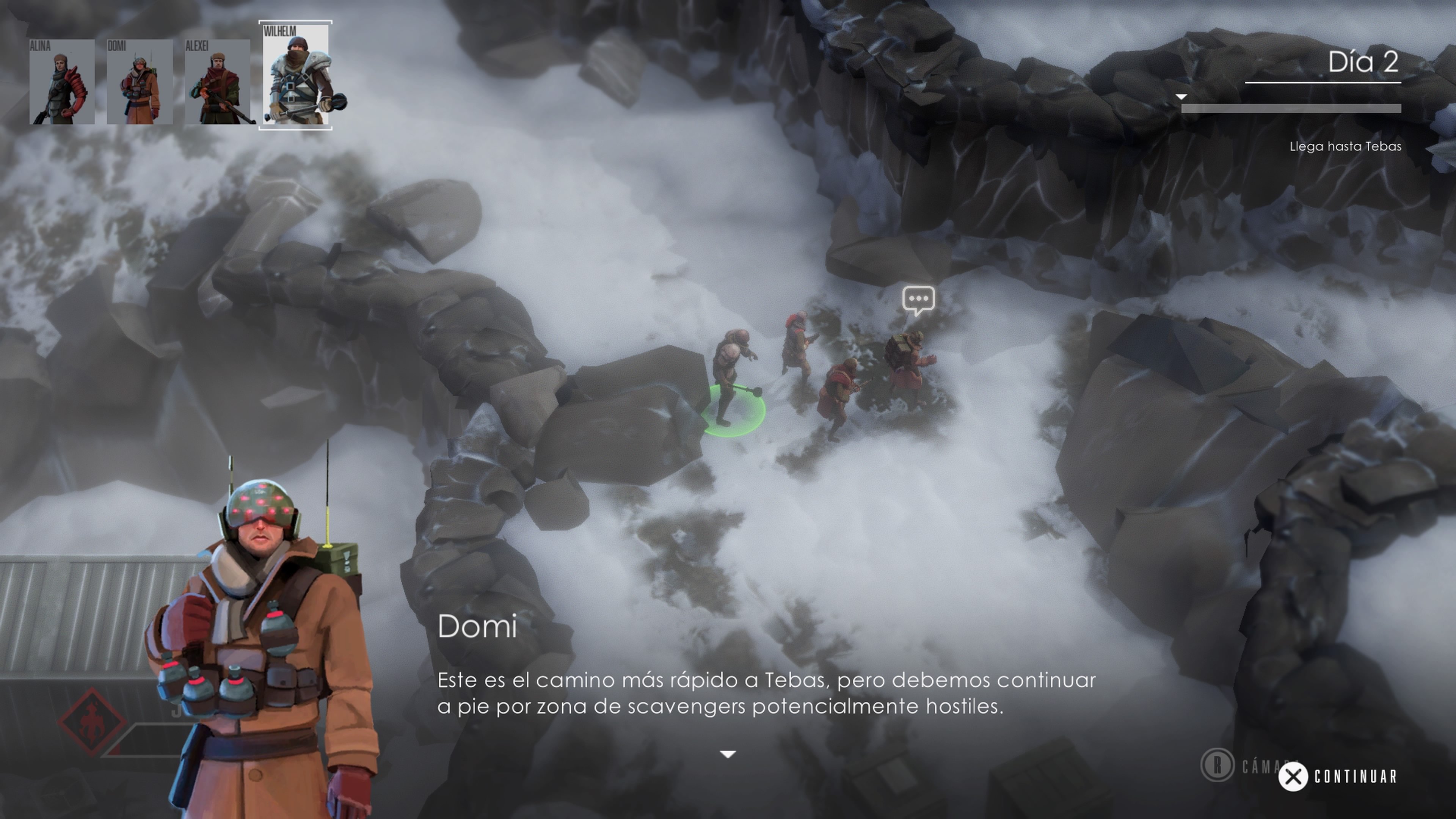The height and width of the screenshot is (819, 1456).
Task: Select Alina's character portrait
Action: [61, 82]
